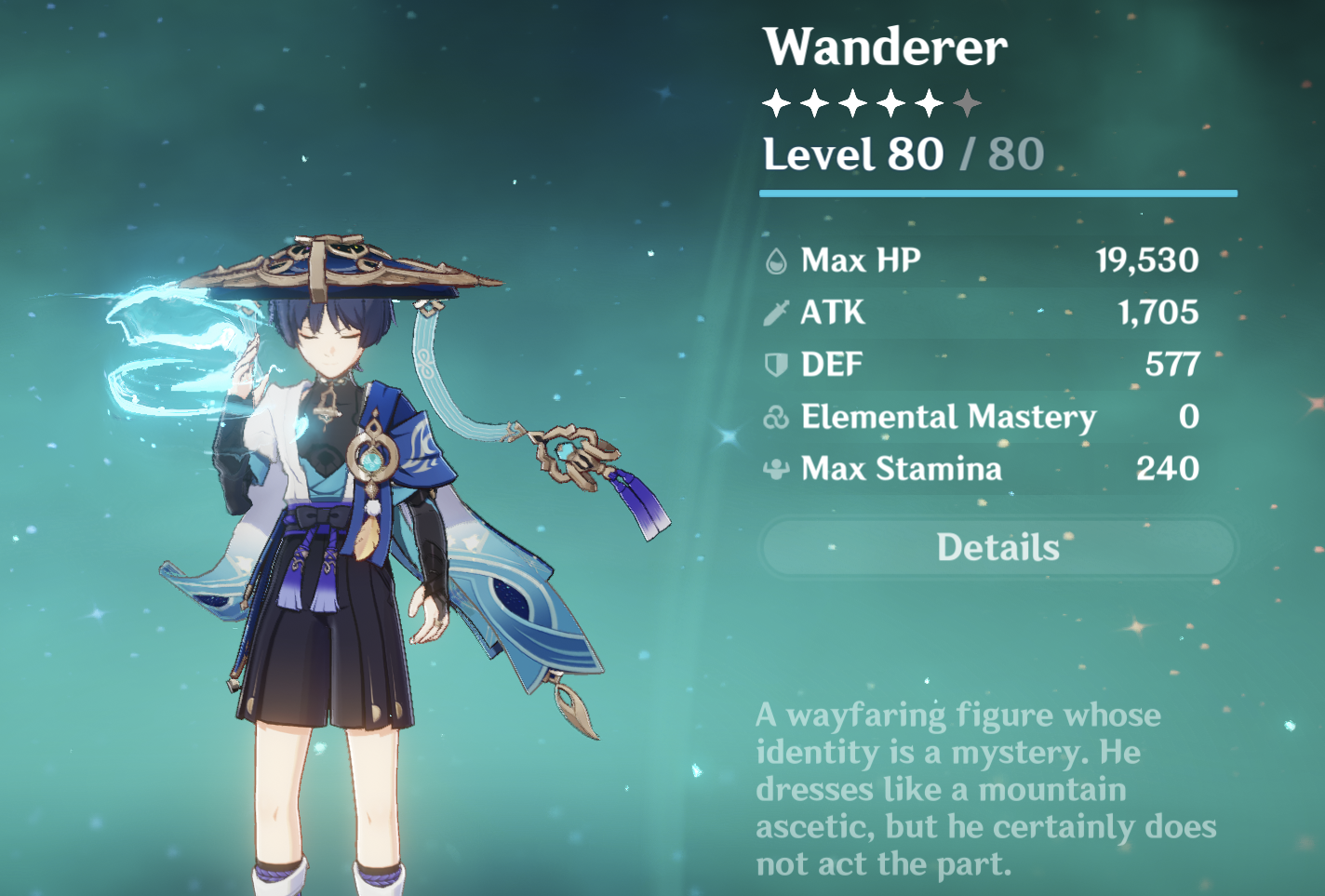The height and width of the screenshot is (896, 1325).
Task: Click the DEF shield icon
Action: (776, 365)
